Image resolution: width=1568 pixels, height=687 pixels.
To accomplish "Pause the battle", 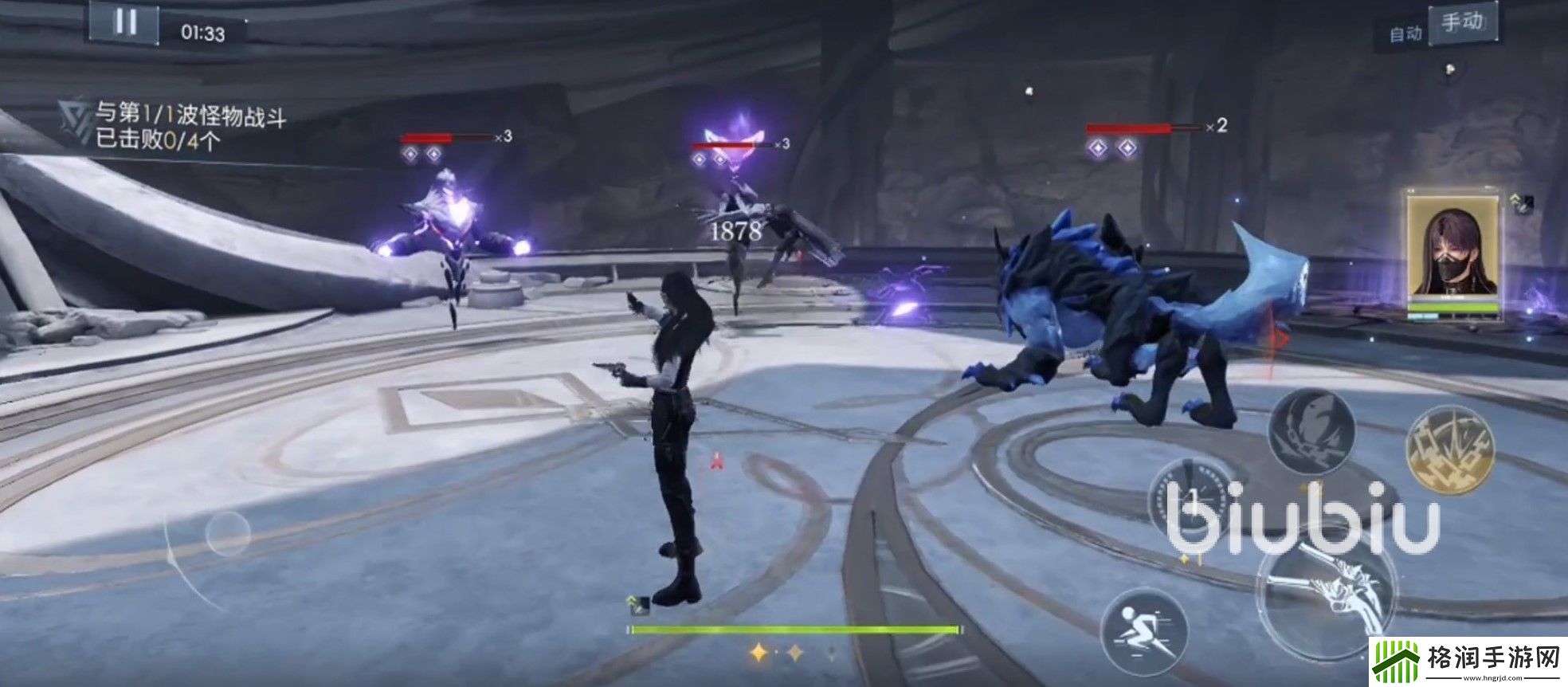I will click(x=124, y=22).
